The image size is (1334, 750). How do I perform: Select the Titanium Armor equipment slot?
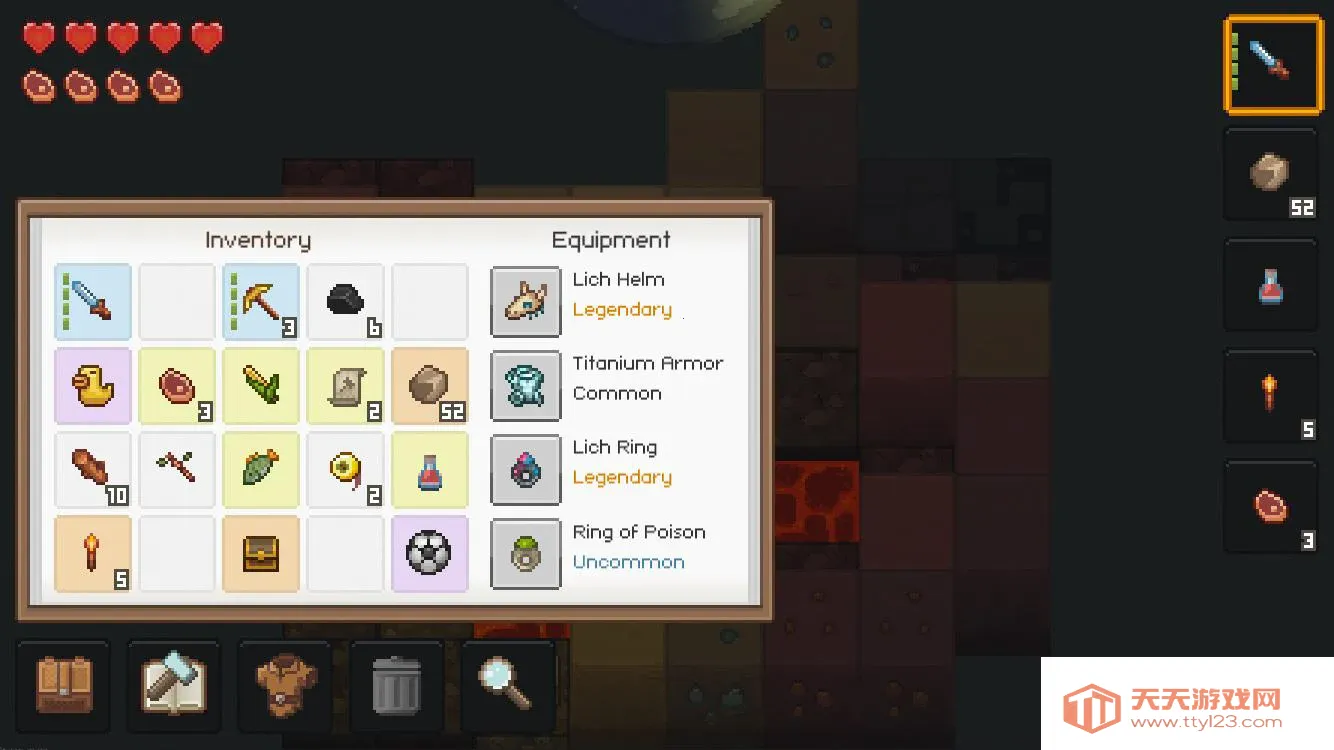click(x=526, y=385)
